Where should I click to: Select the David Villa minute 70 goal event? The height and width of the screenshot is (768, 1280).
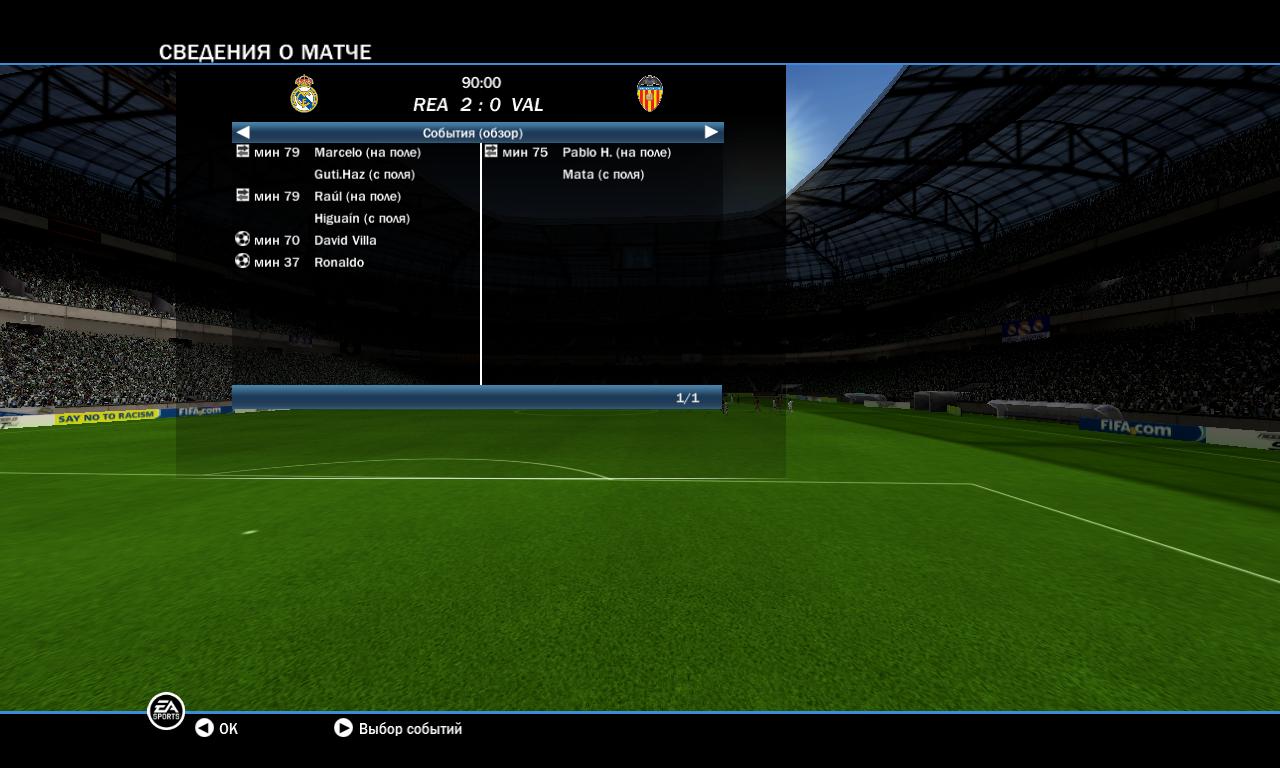(345, 240)
